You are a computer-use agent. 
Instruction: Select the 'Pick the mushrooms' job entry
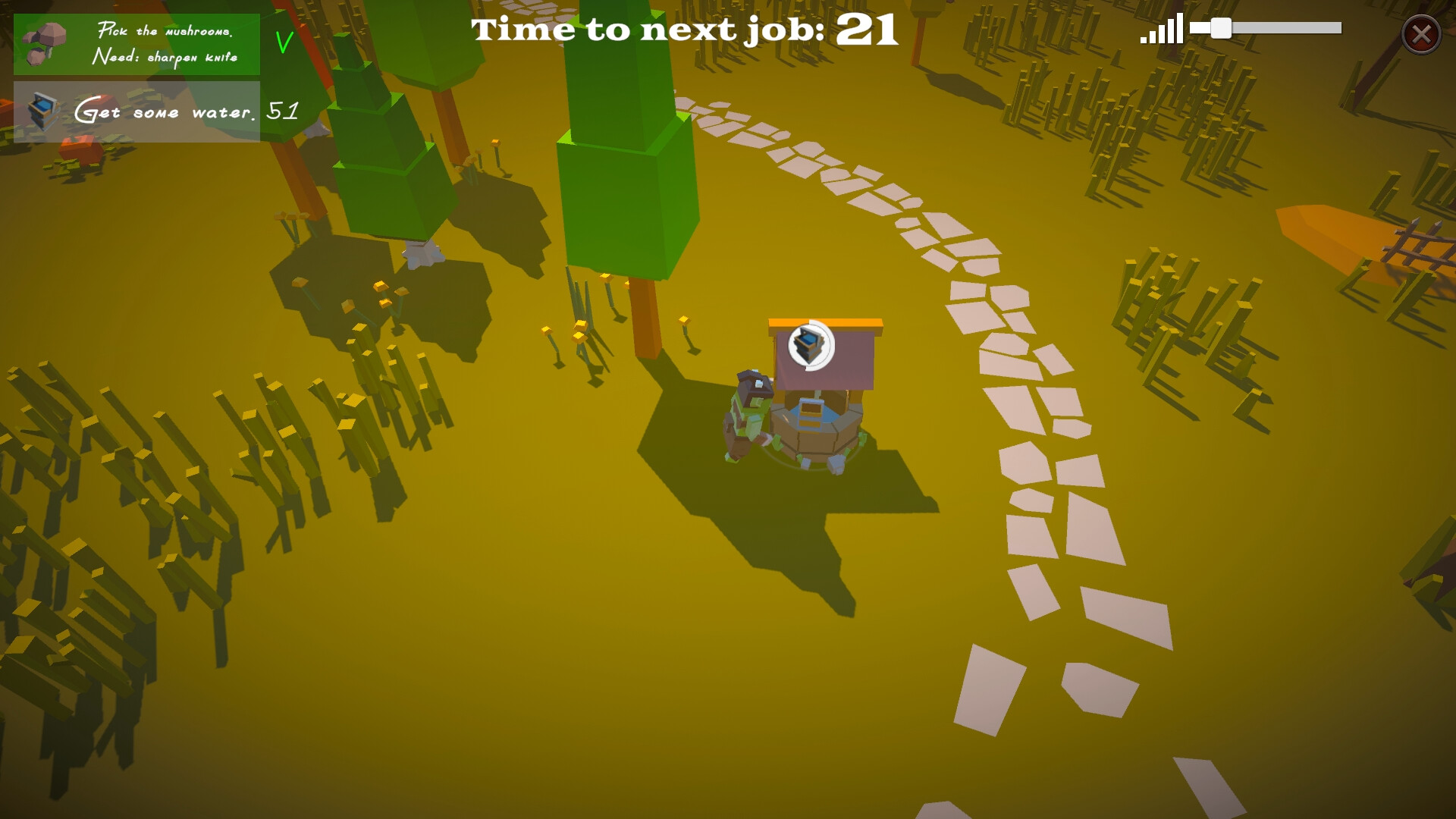136,44
